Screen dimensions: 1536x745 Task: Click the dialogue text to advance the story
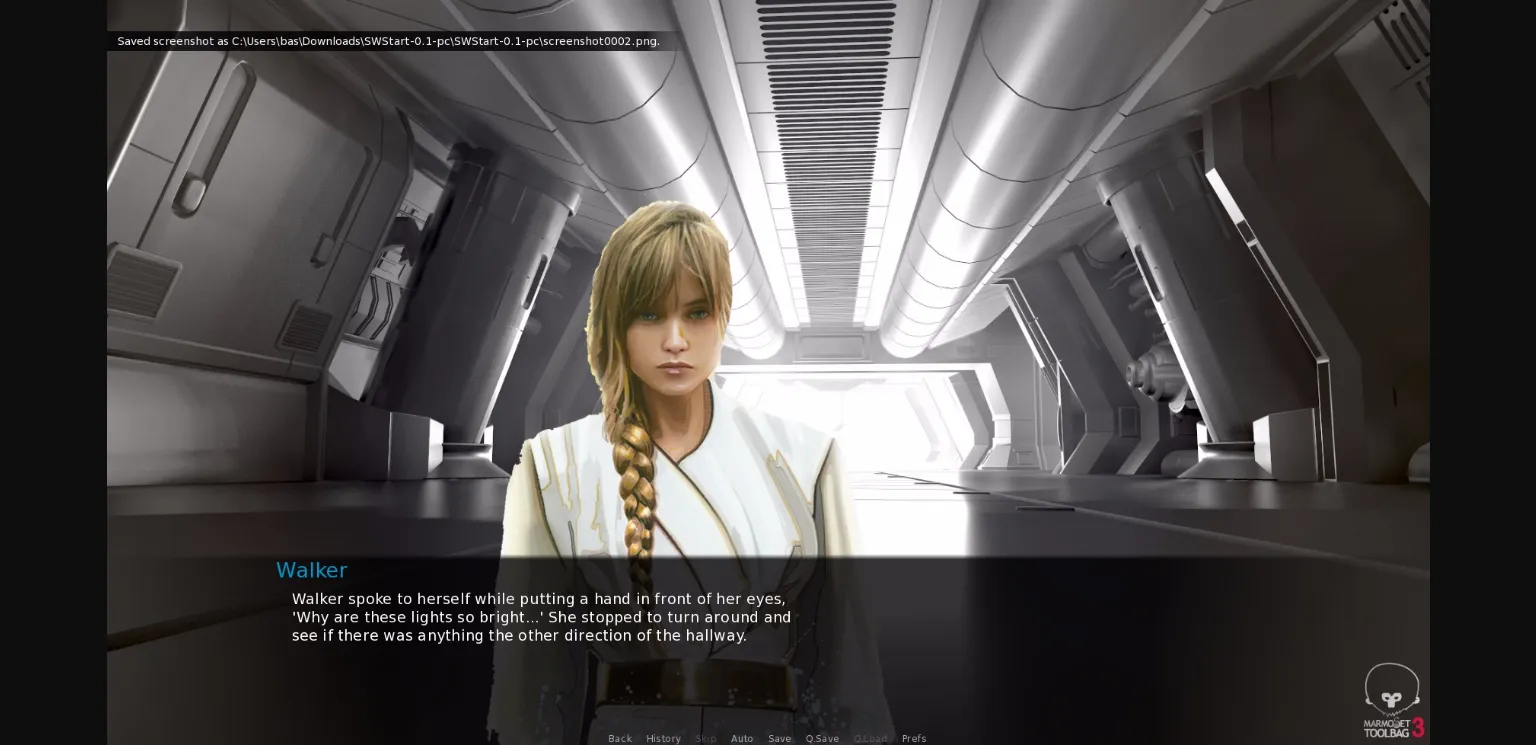coord(540,617)
